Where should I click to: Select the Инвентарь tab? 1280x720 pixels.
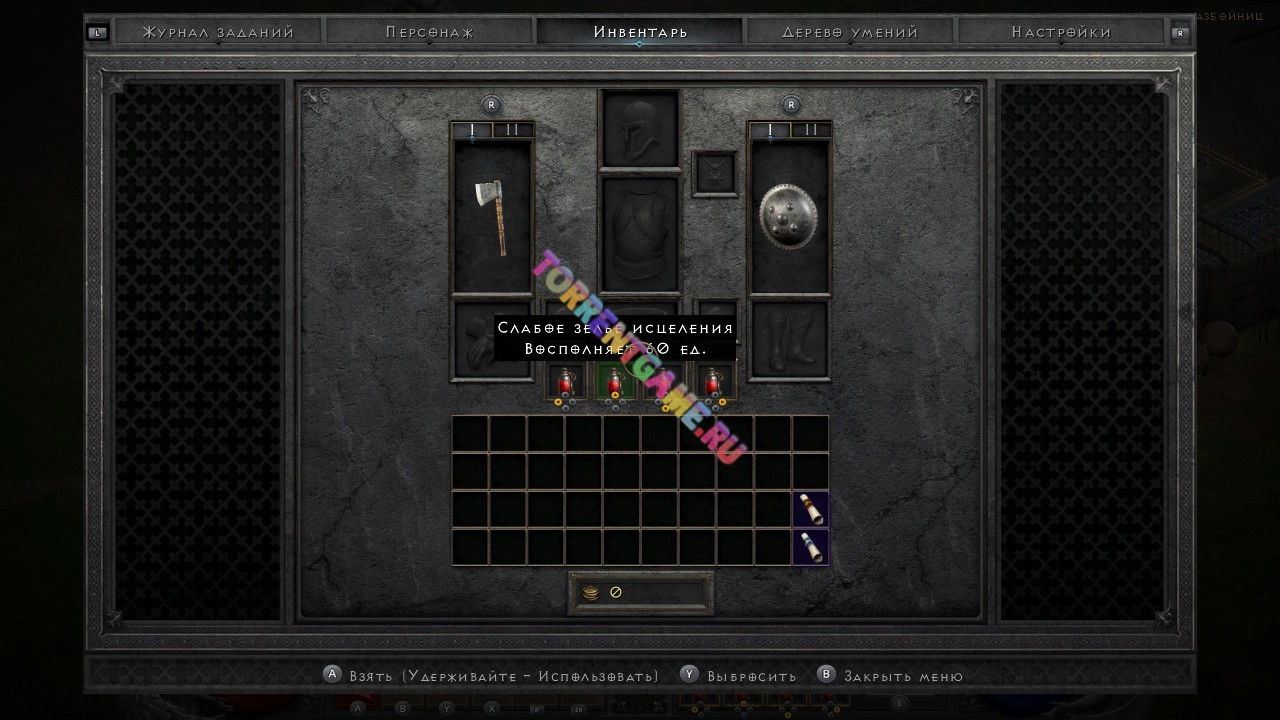pyautogui.click(x=640, y=32)
